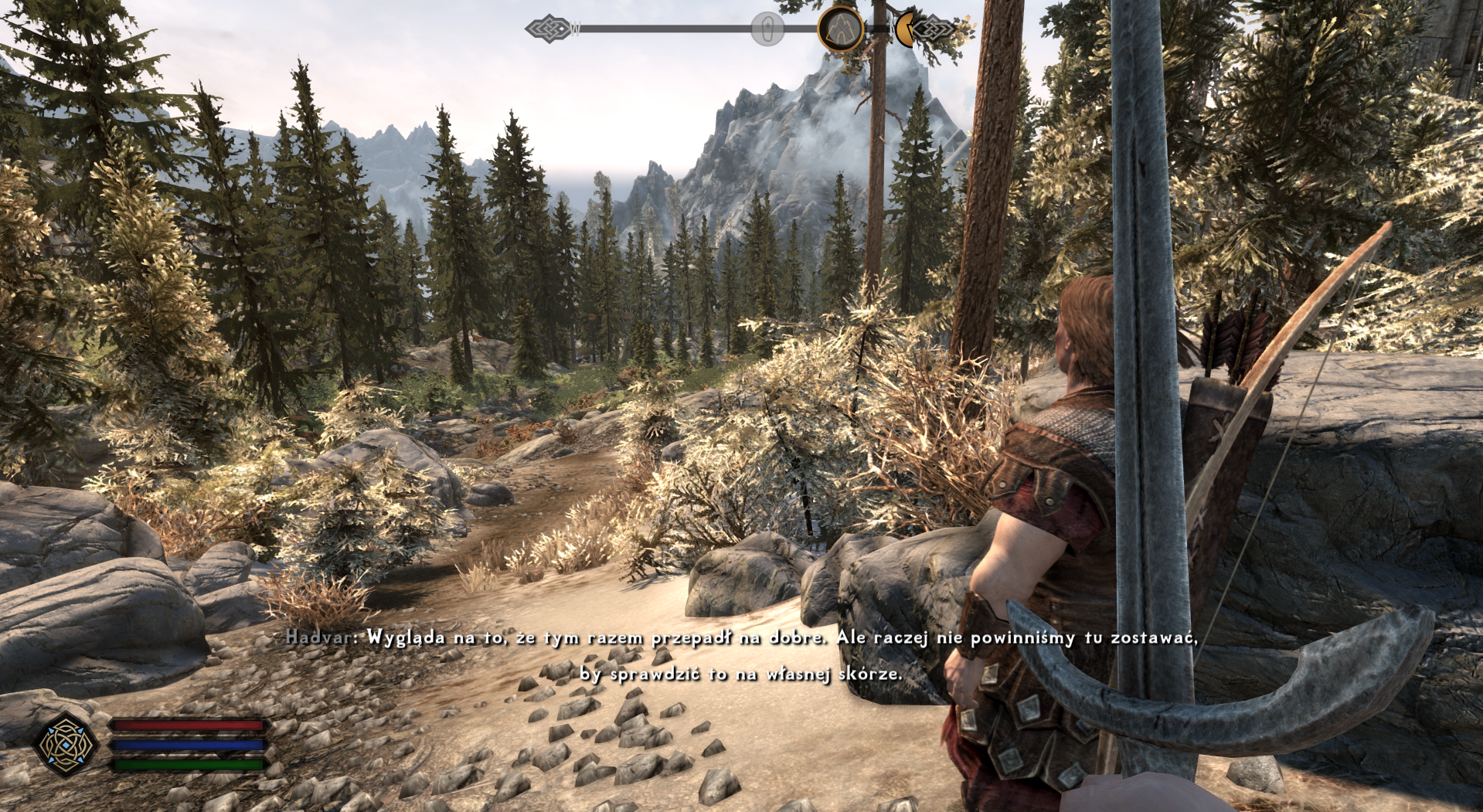Click the faded gray standing stone compass marker
The image size is (1483, 812).
[x=767, y=30]
